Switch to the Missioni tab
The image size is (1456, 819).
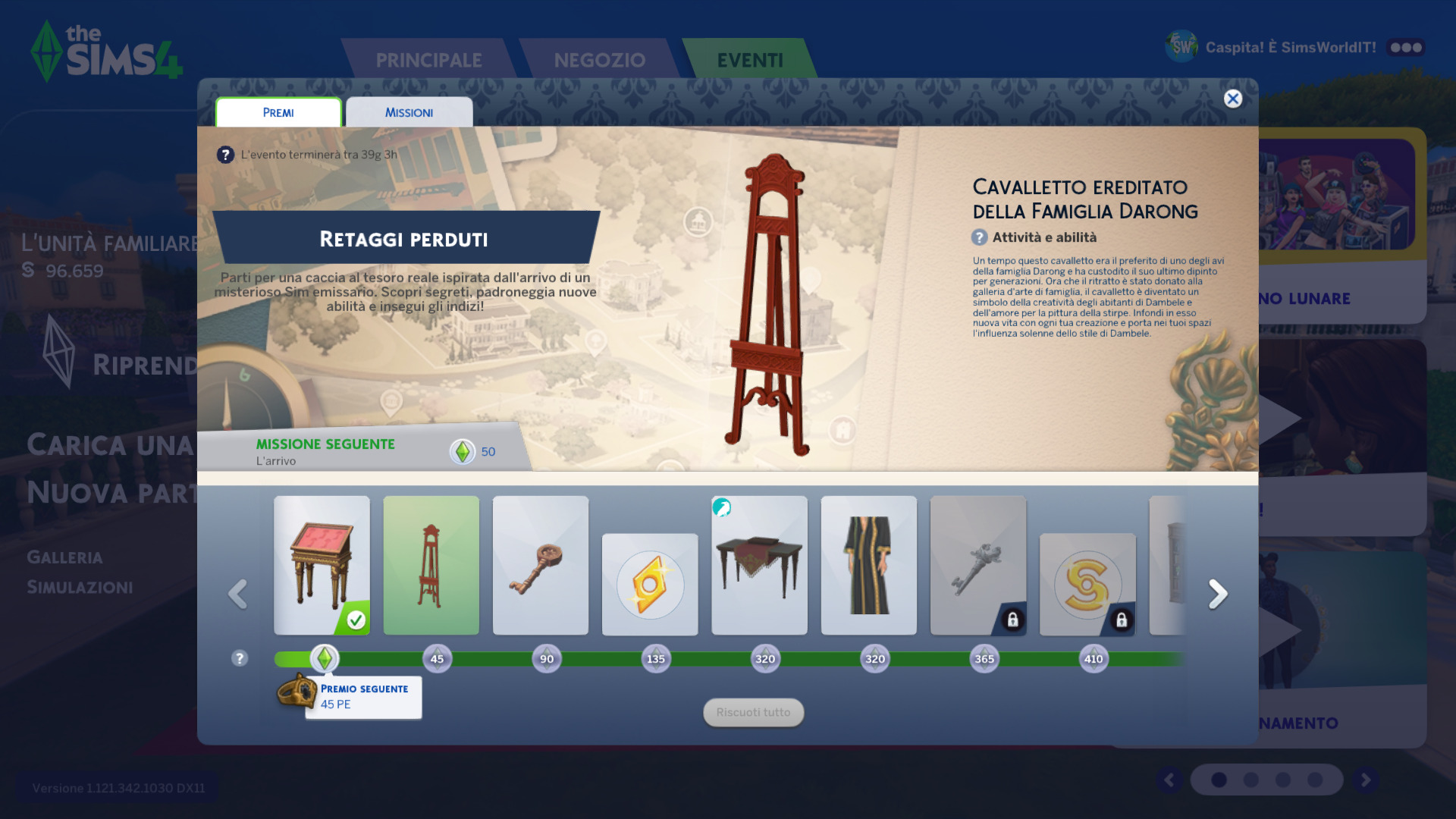click(409, 112)
